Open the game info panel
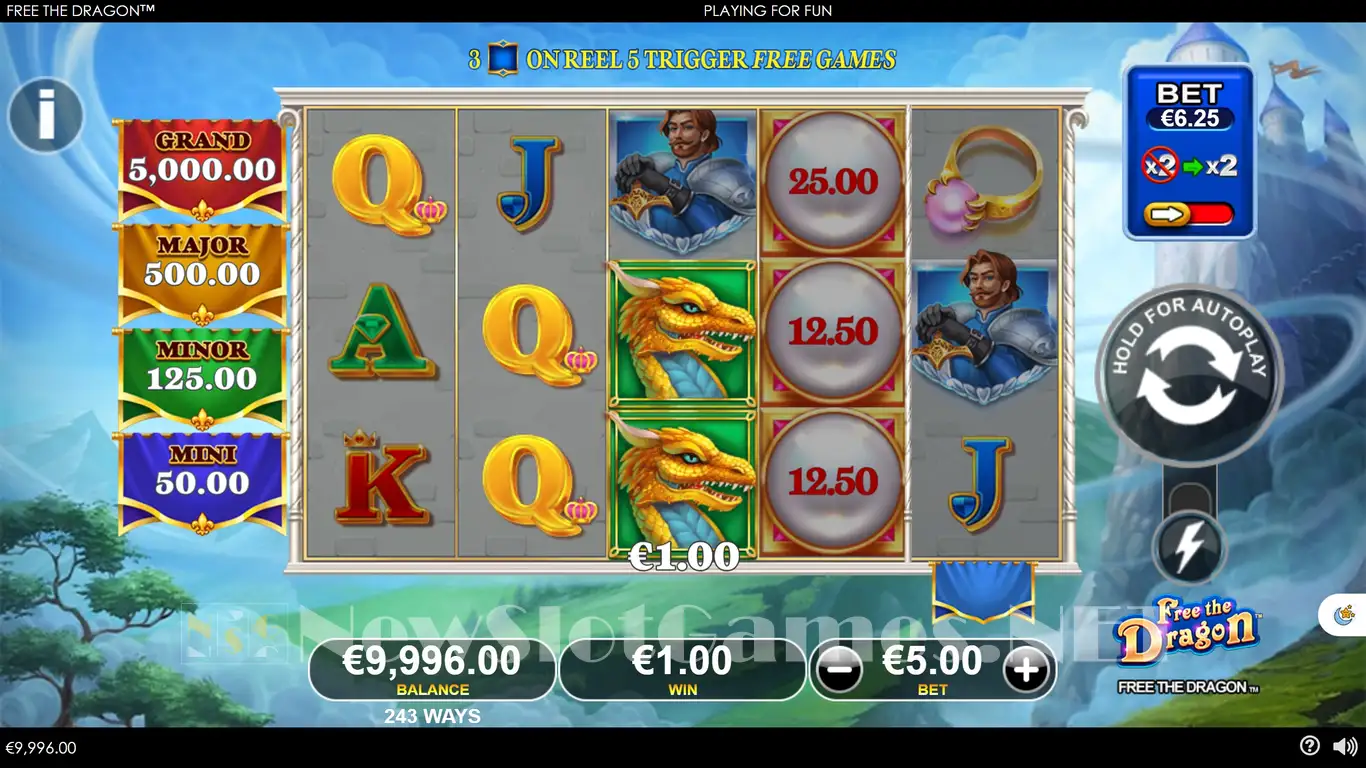The image size is (1366, 768). click(46, 116)
